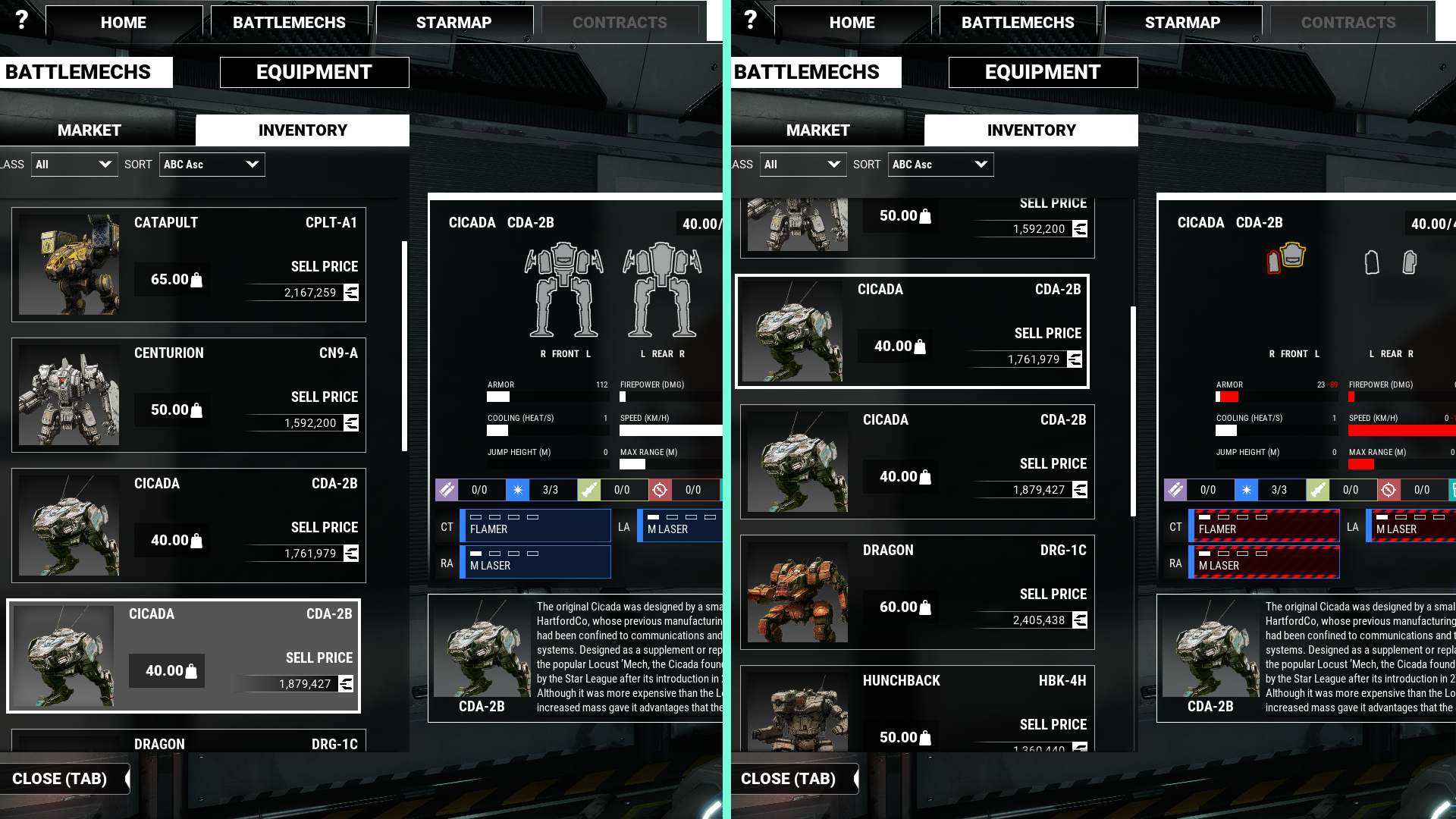This screenshot has width=1456, height=819.
Task: Select the purple ballistic hardpoint icon
Action: tap(447, 490)
